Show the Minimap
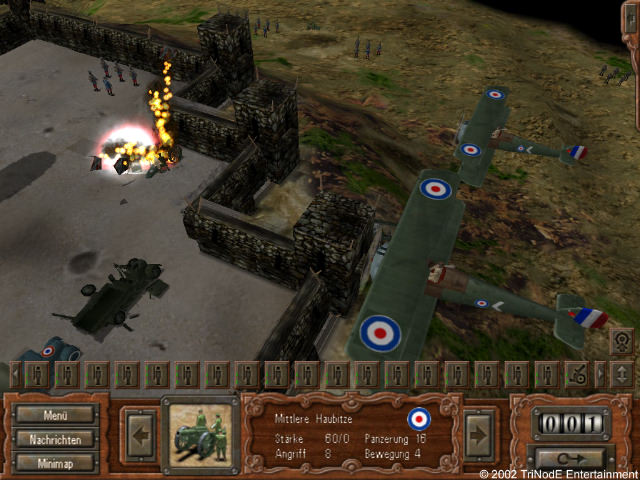Image resolution: width=640 pixels, height=480 pixels. (x=55, y=462)
